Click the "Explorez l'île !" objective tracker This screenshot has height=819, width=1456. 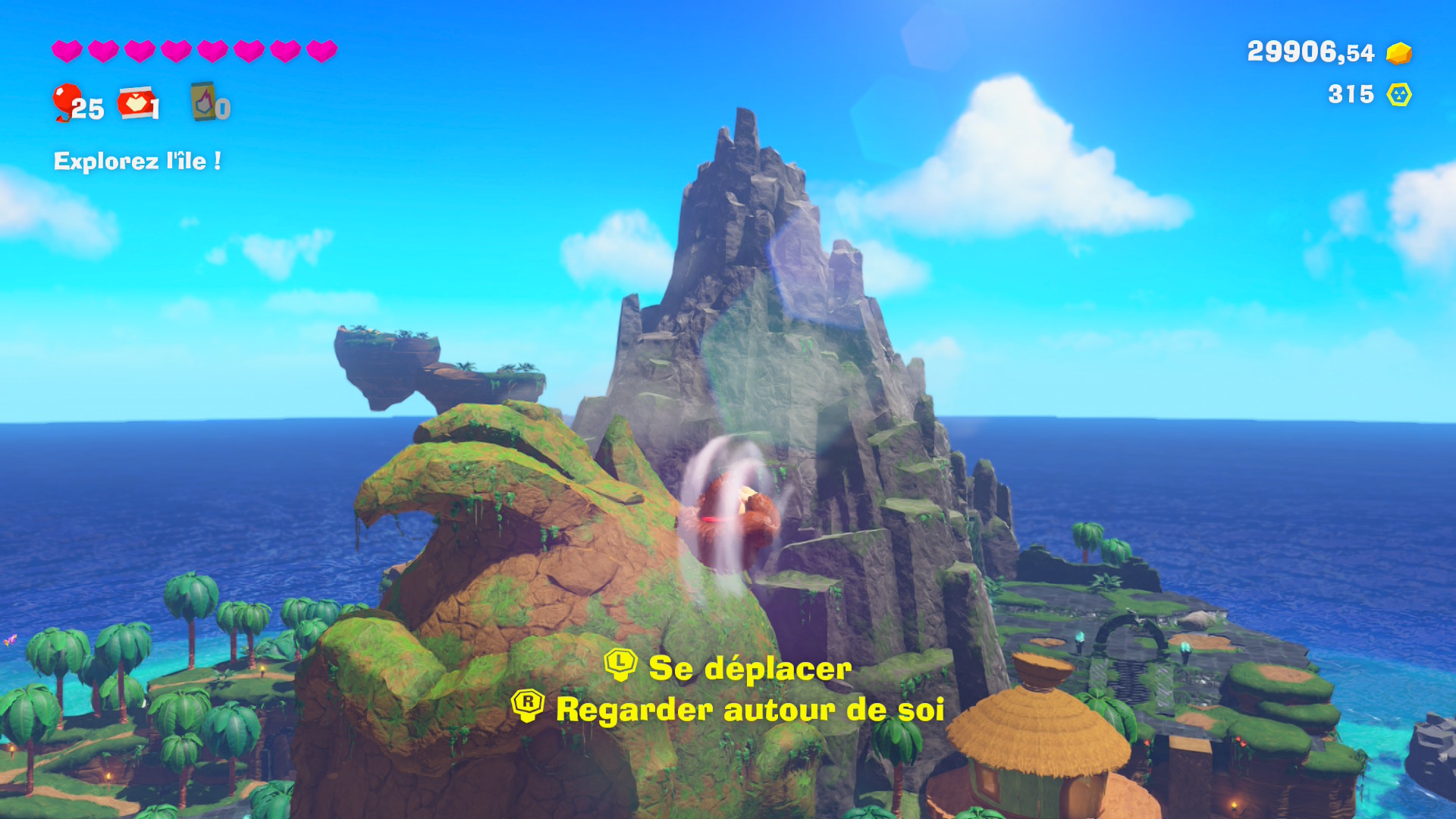point(137,161)
